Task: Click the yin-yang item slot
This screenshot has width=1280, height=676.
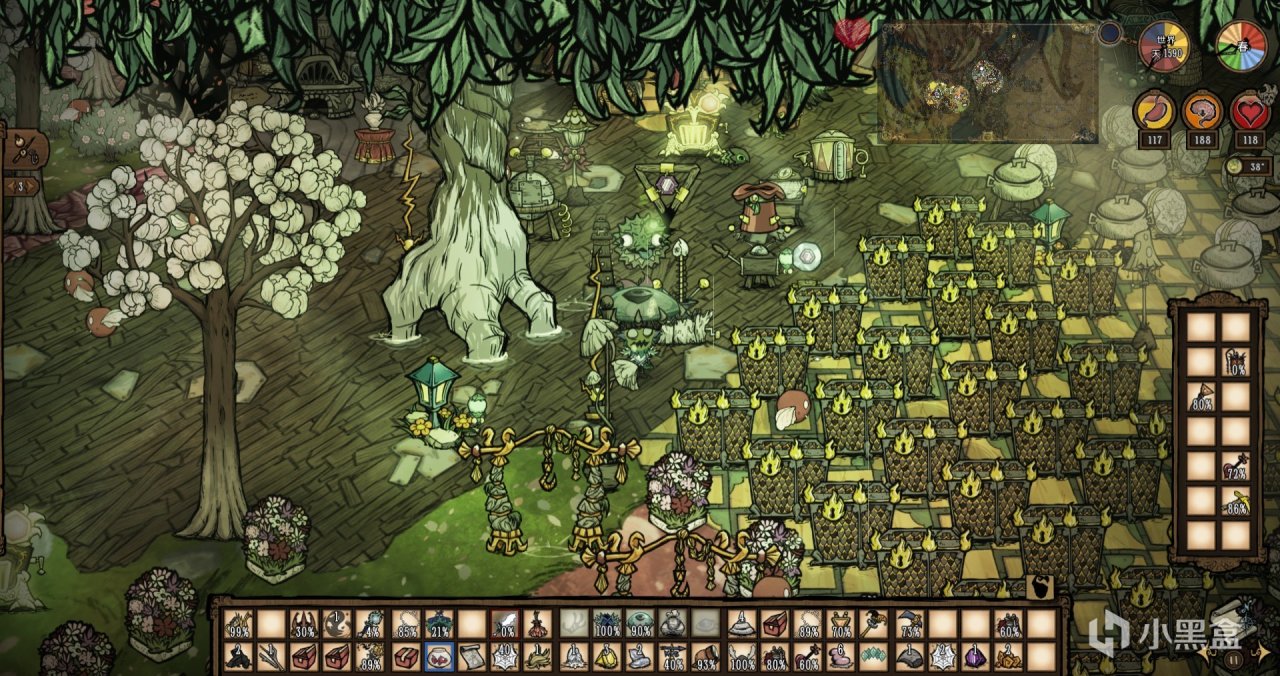Action: pos(338,624)
